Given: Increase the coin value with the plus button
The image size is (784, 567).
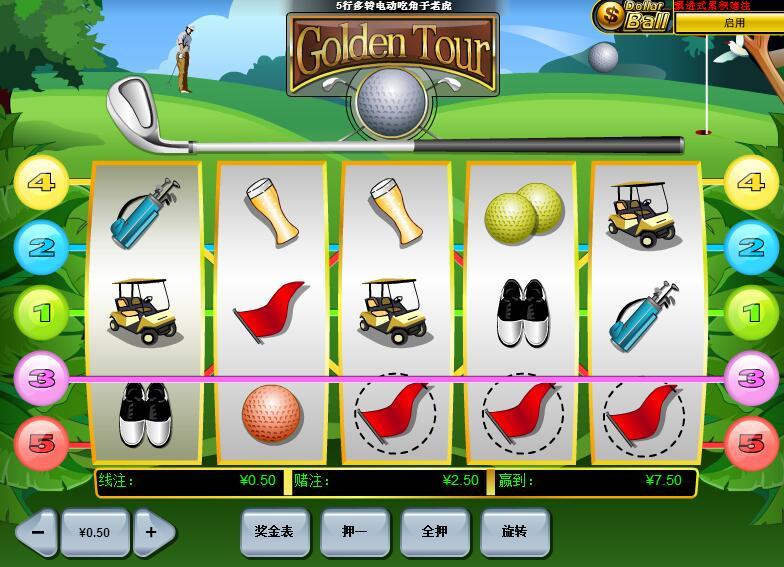Looking at the screenshot, I should (x=153, y=532).
